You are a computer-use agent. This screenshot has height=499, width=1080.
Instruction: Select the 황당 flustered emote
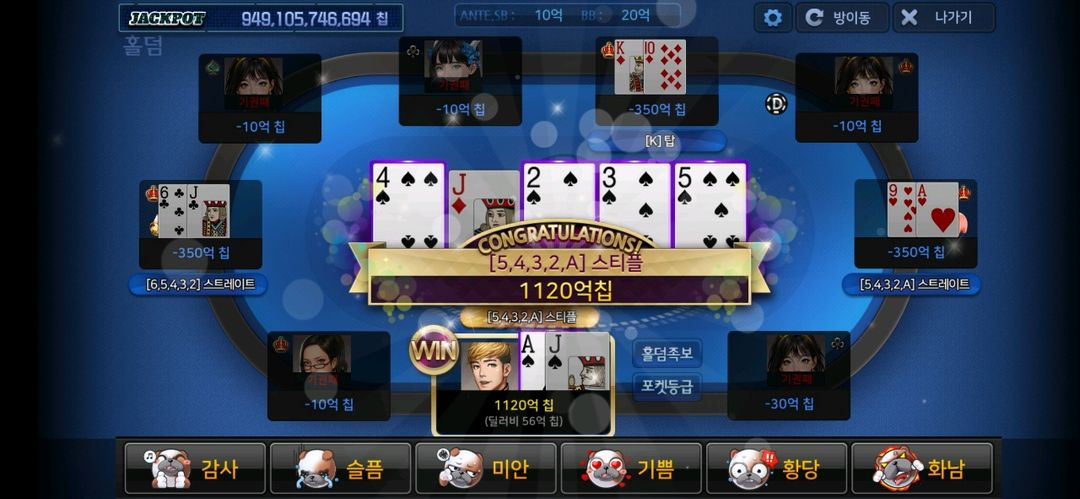pyautogui.click(x=779, y=468)
